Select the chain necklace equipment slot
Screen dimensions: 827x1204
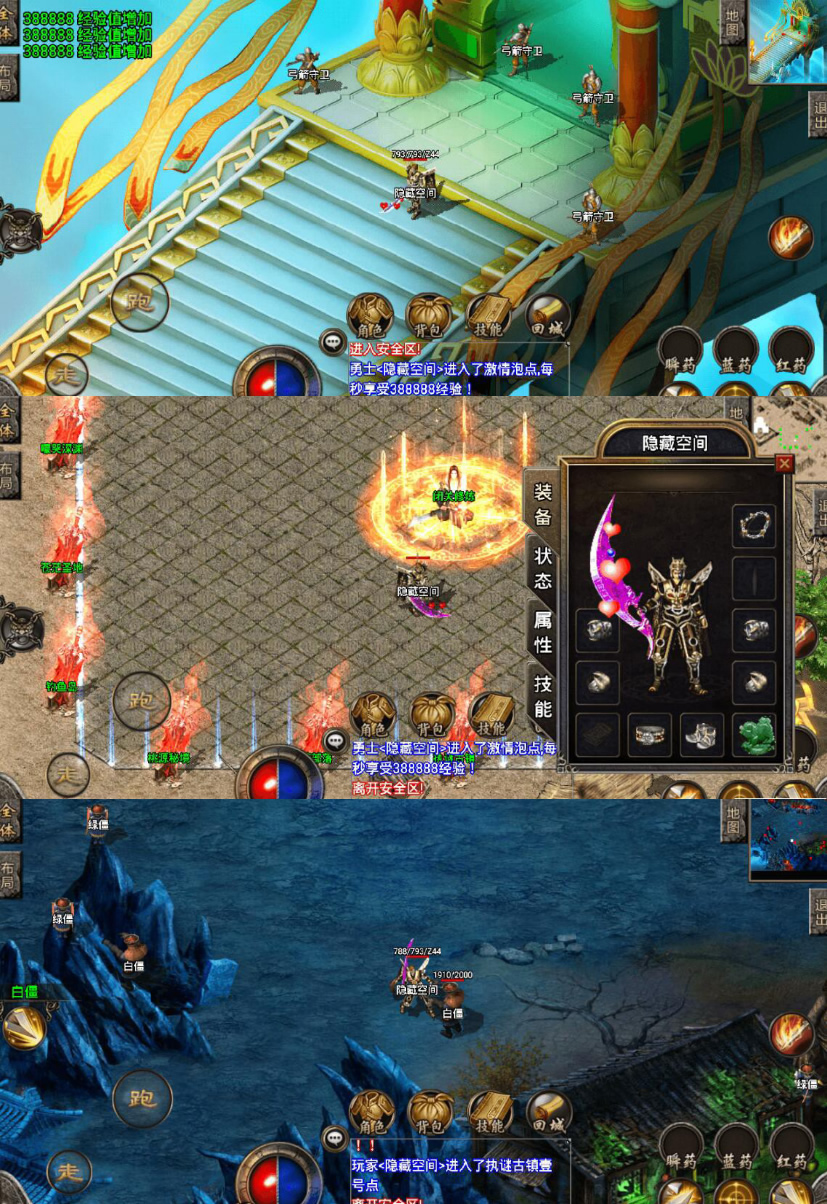(753, 526)
